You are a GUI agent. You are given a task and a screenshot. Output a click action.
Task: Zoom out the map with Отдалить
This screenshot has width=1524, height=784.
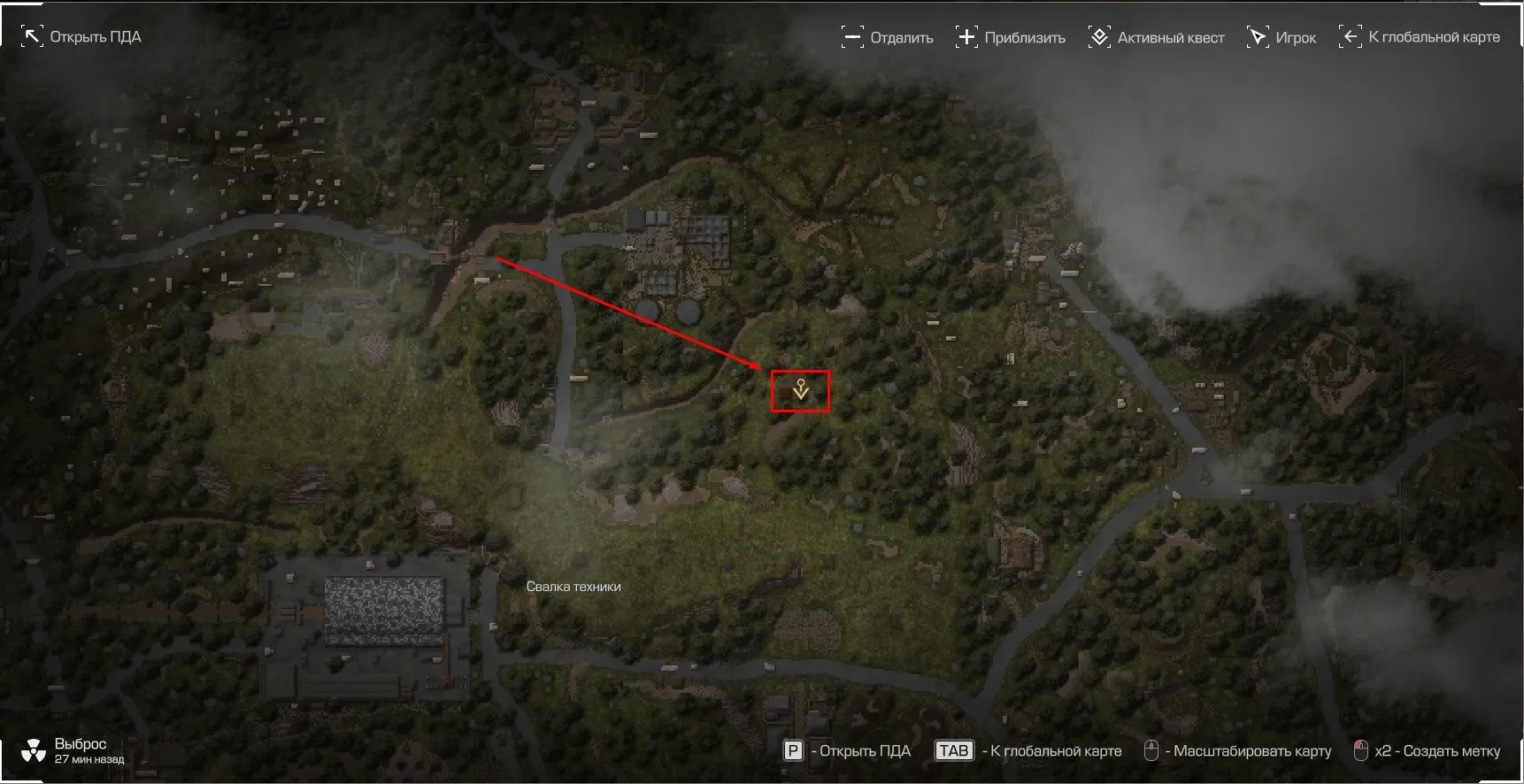pos(888,37)
